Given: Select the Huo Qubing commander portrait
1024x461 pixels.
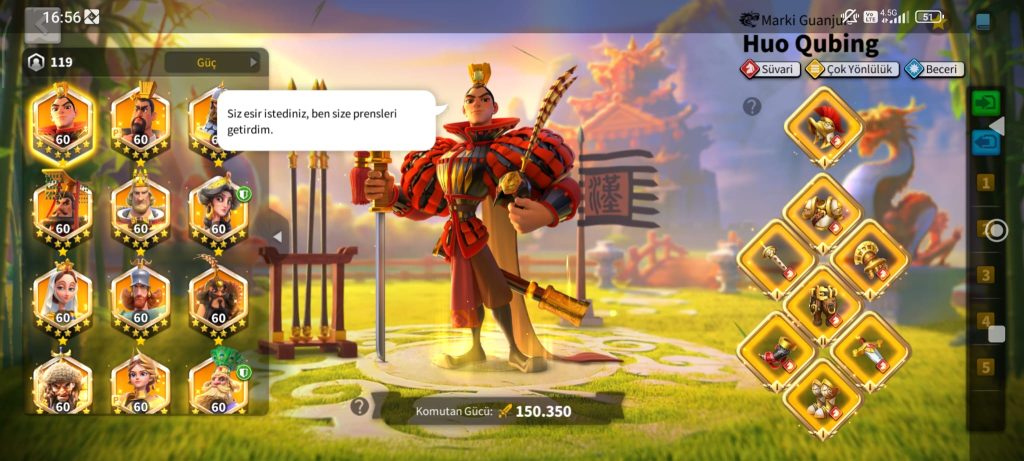Looking at the screenshot, I should 62,120.
